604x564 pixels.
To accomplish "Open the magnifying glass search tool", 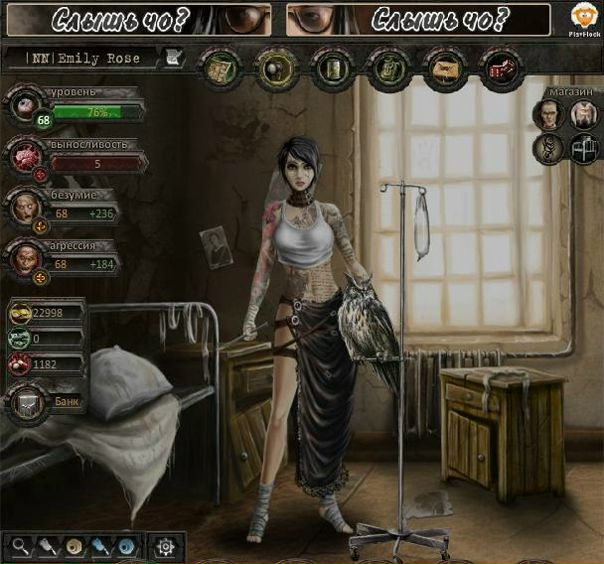I will click(x=20, y=546).
